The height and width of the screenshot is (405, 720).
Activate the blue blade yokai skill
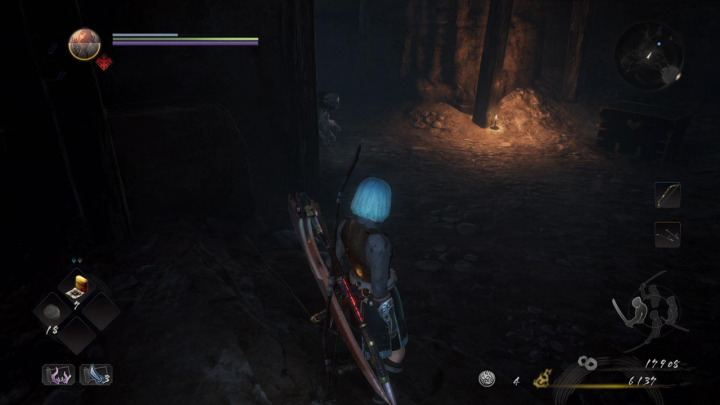pos(94,374)
